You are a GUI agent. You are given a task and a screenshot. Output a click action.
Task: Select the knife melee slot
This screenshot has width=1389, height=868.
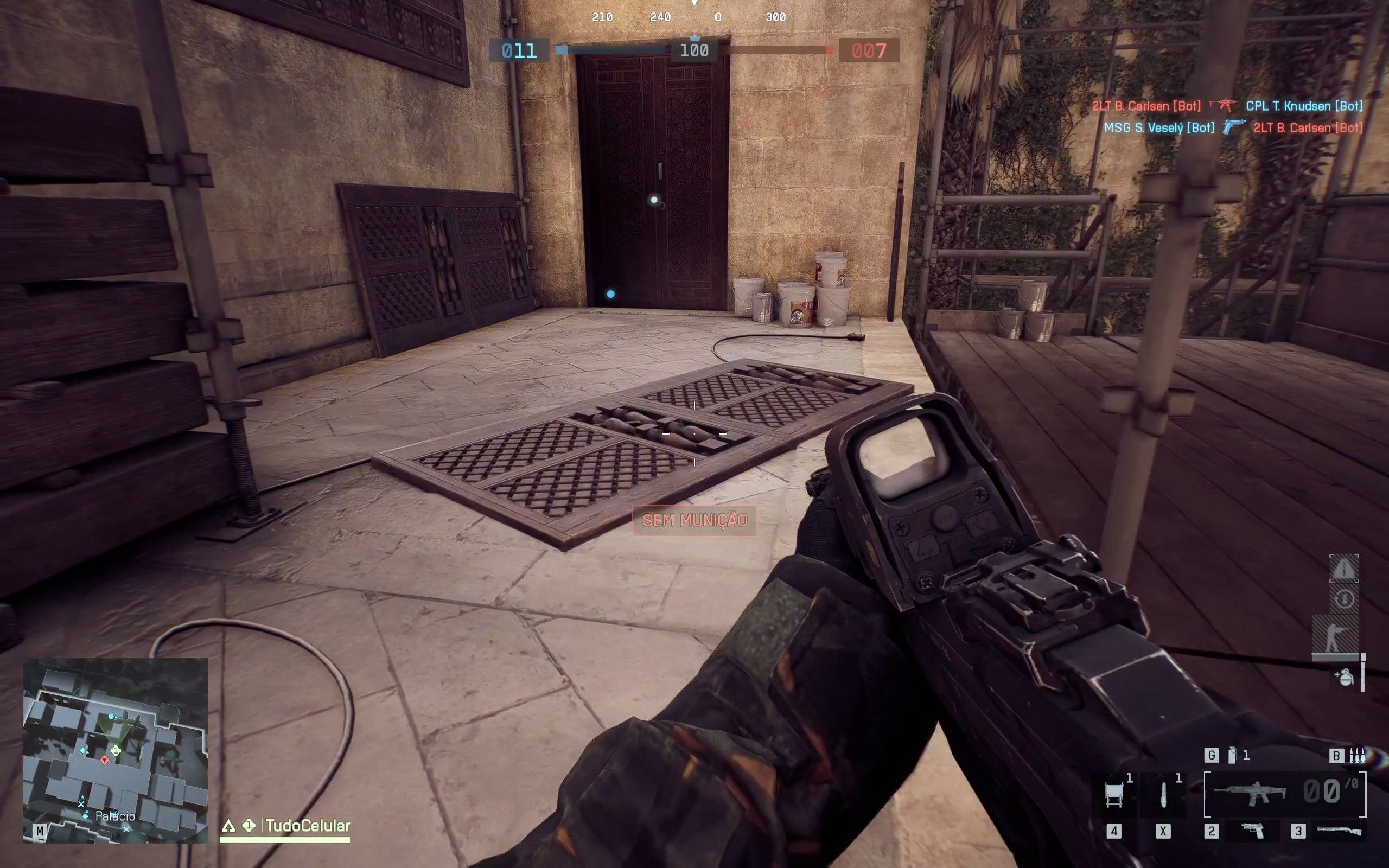tap(1163, 795)
